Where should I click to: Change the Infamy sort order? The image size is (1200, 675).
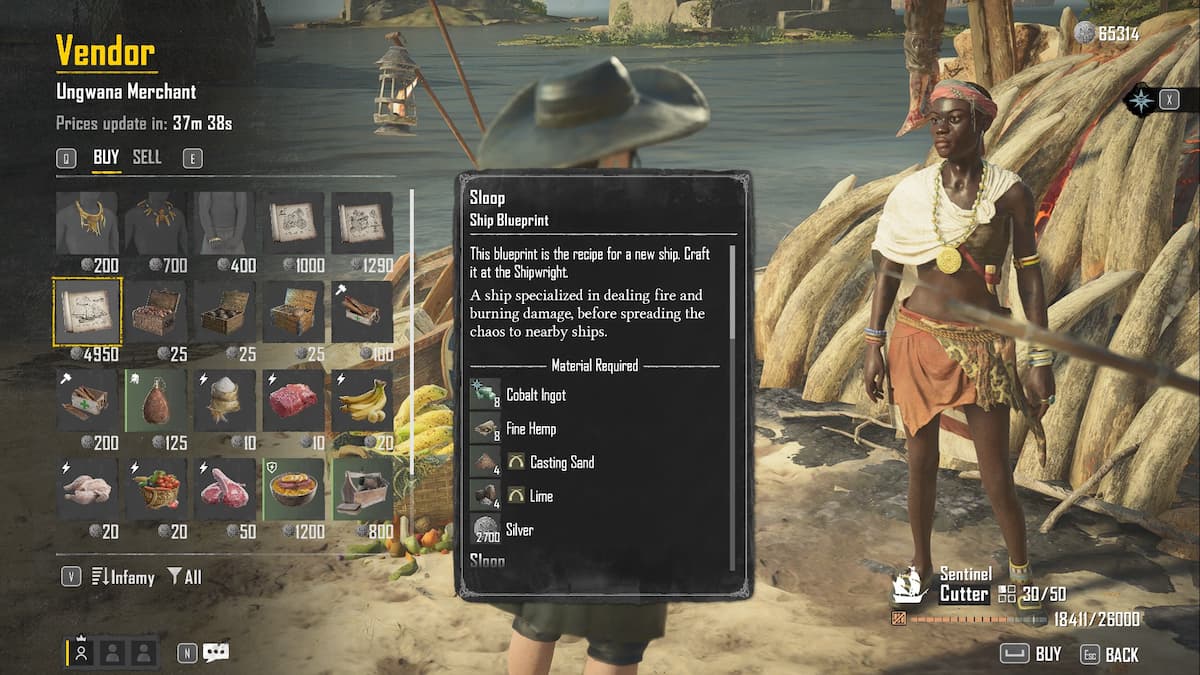coord(124,577)
